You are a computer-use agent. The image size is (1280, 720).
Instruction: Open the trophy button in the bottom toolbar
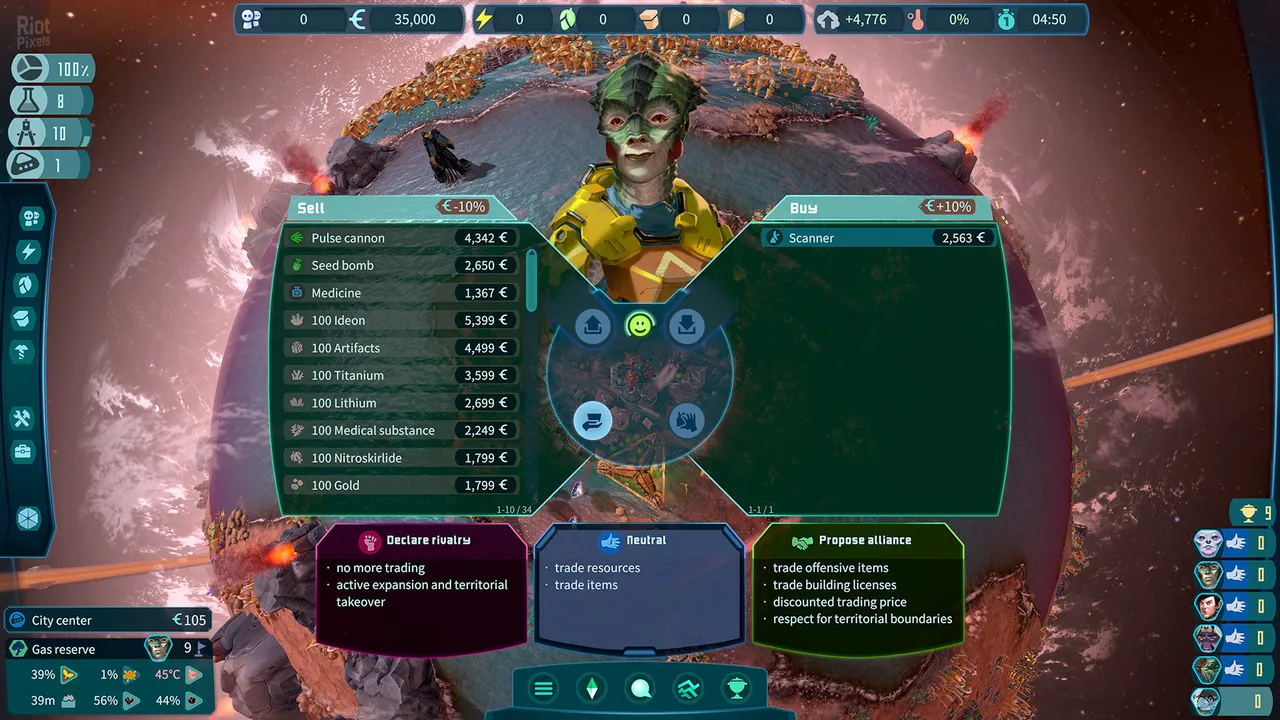pos(737,688)
